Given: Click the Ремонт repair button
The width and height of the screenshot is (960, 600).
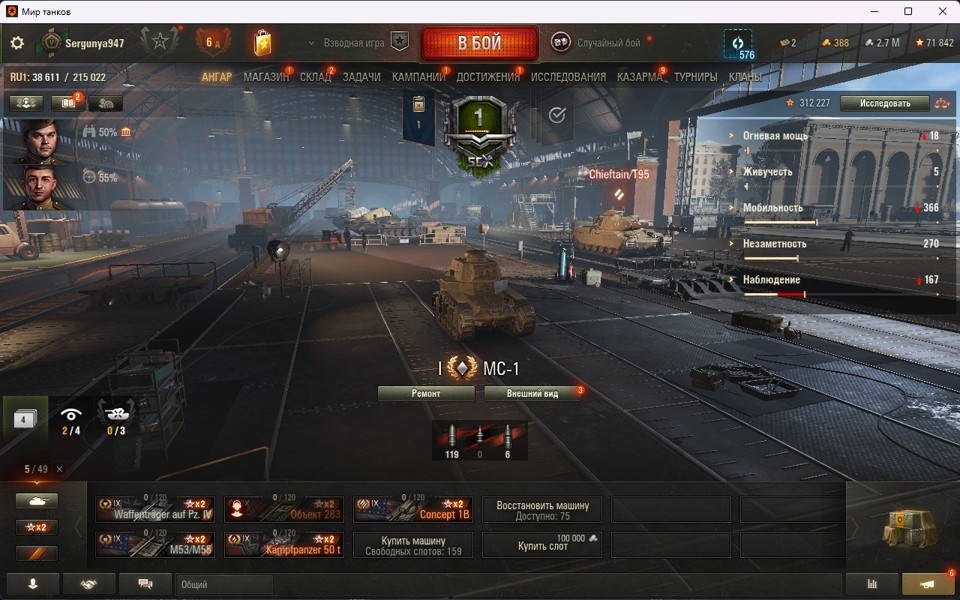Looking at the screenshot, I should pos(426,393).
